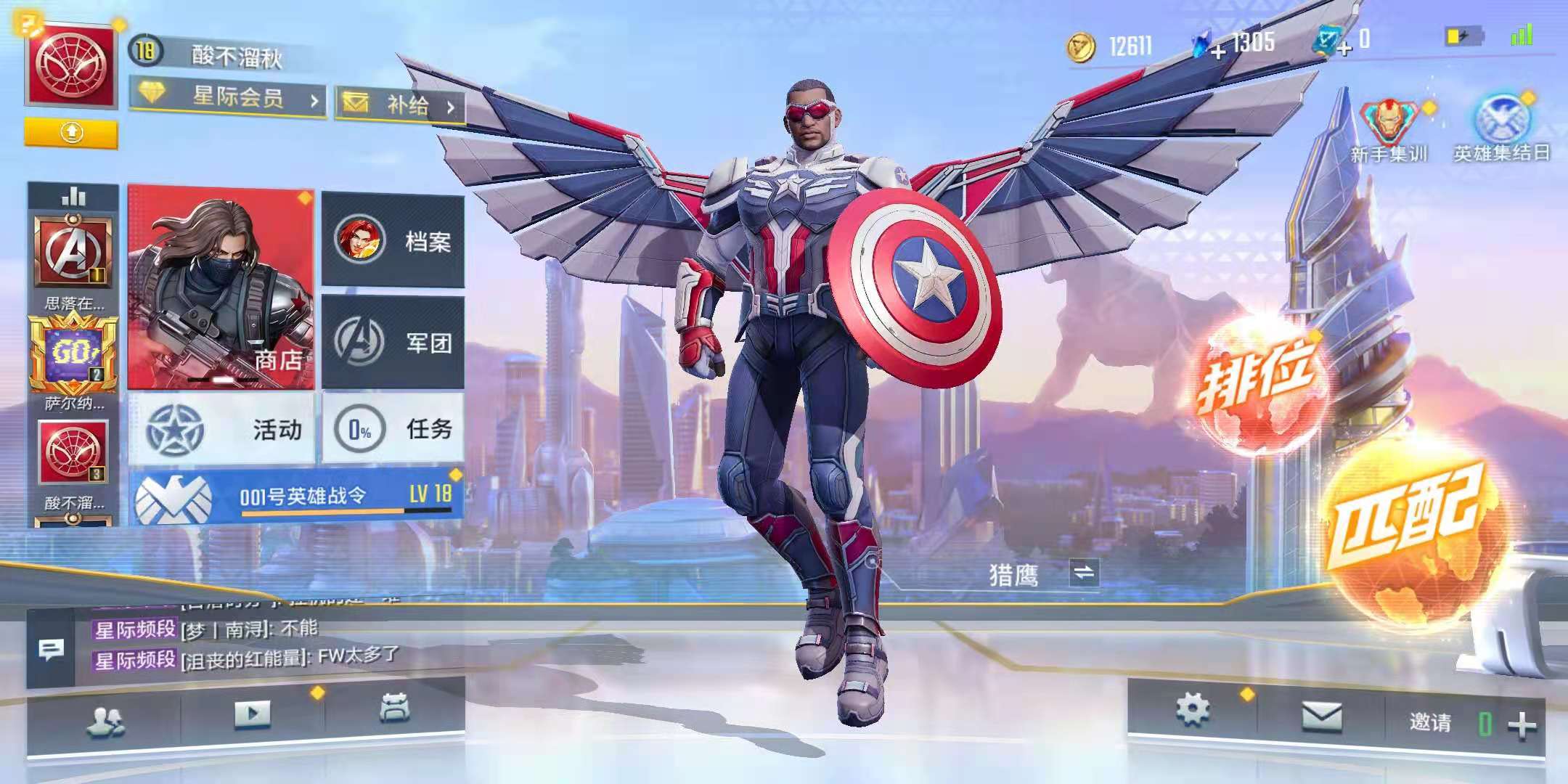Open the 商店 shop with Winter Soldier
This screenshot has width=1568, height=784.
pyautogui.click(x=221, y=287)
